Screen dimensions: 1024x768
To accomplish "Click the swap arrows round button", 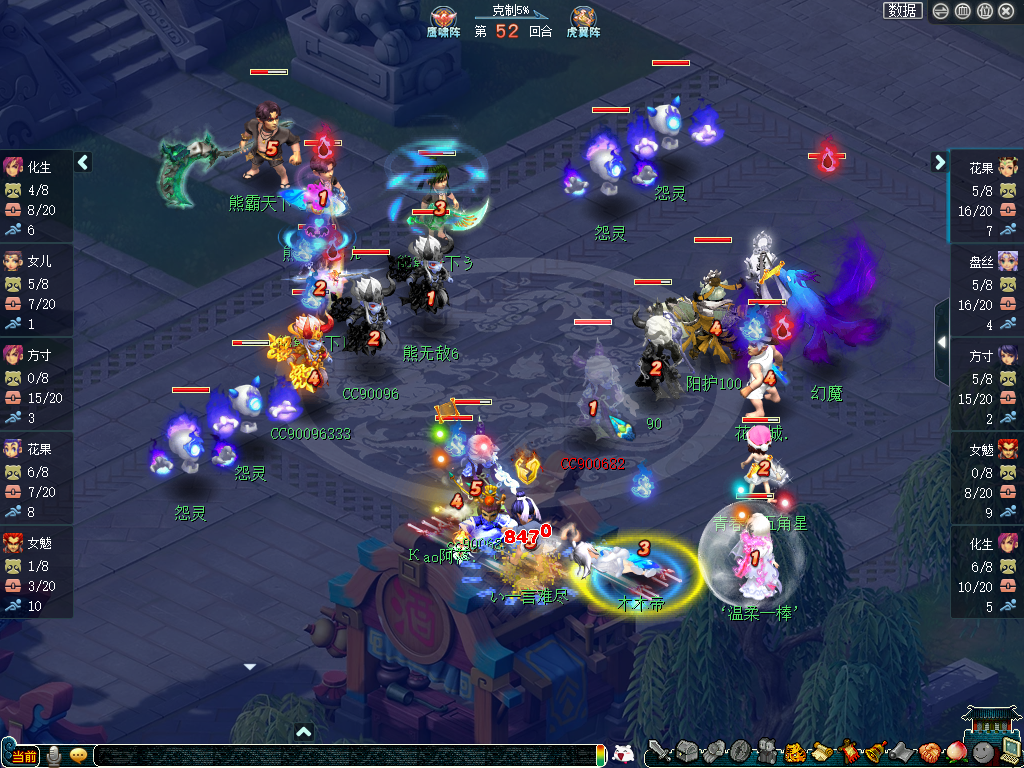I will pos(941,11).
